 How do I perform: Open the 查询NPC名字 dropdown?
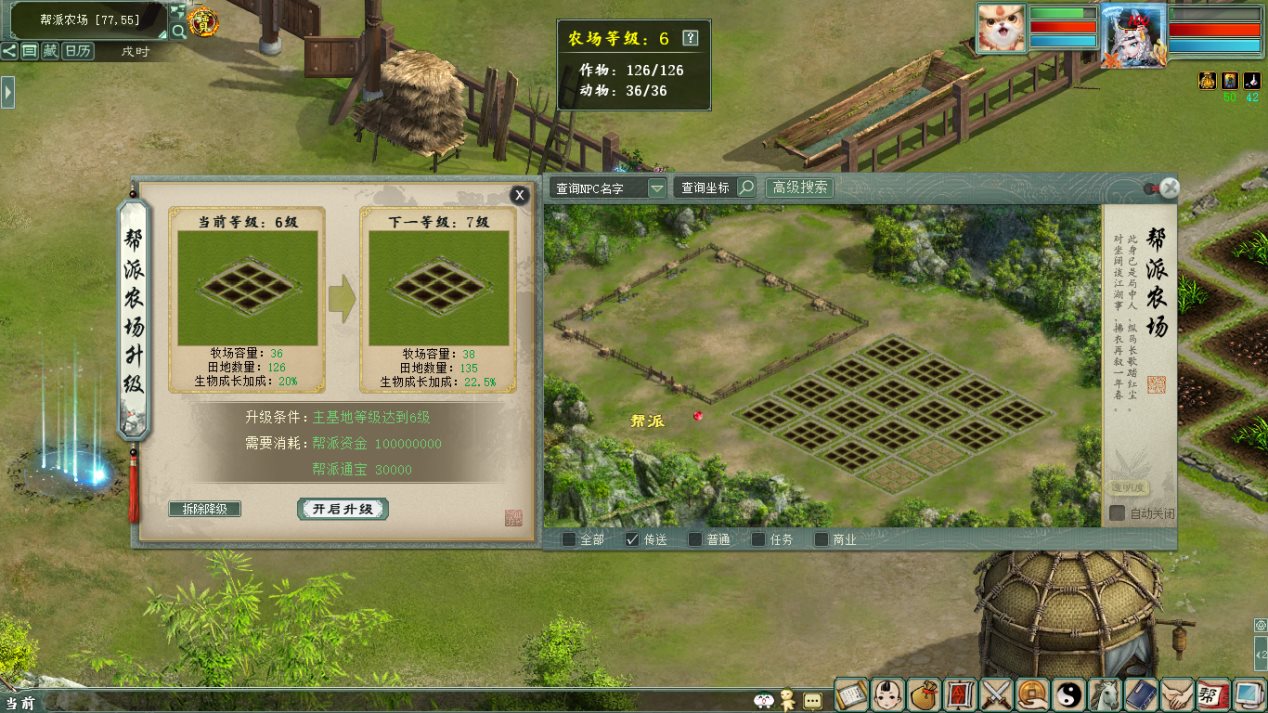pyautogui.click(x=656, y=188)
